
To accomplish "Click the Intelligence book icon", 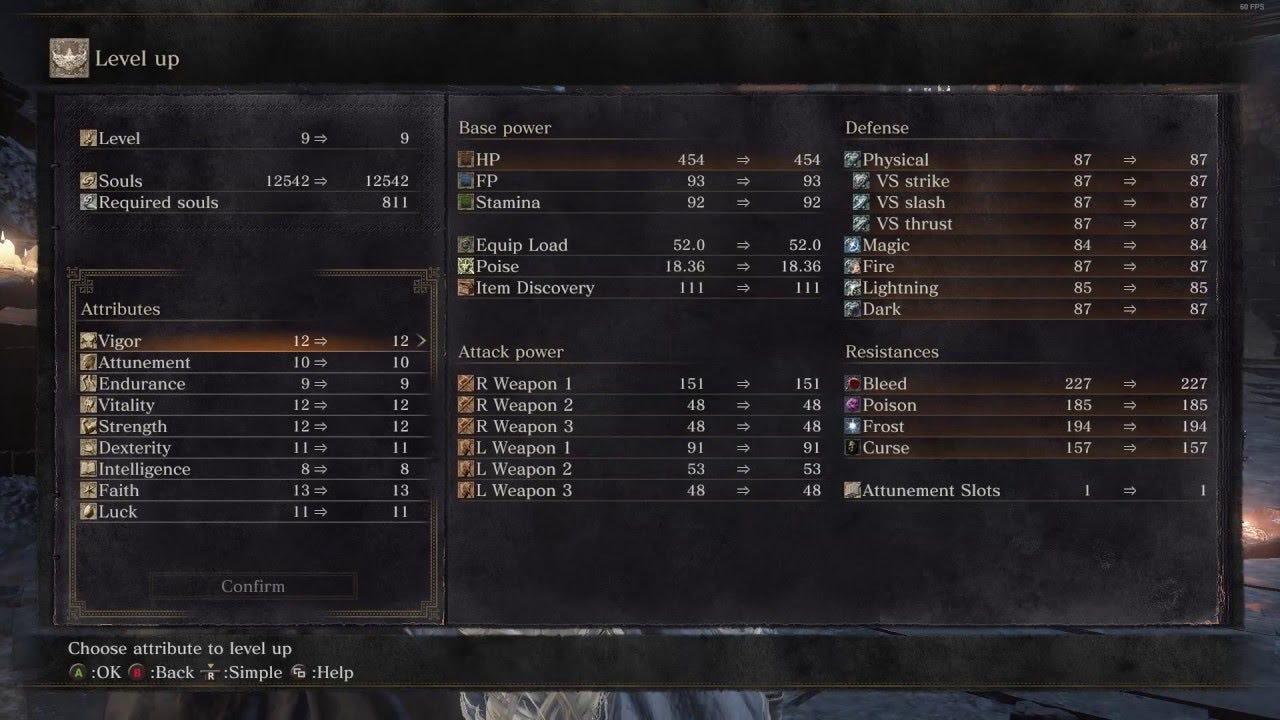I will pyautogui.click(x=90, y=468).
